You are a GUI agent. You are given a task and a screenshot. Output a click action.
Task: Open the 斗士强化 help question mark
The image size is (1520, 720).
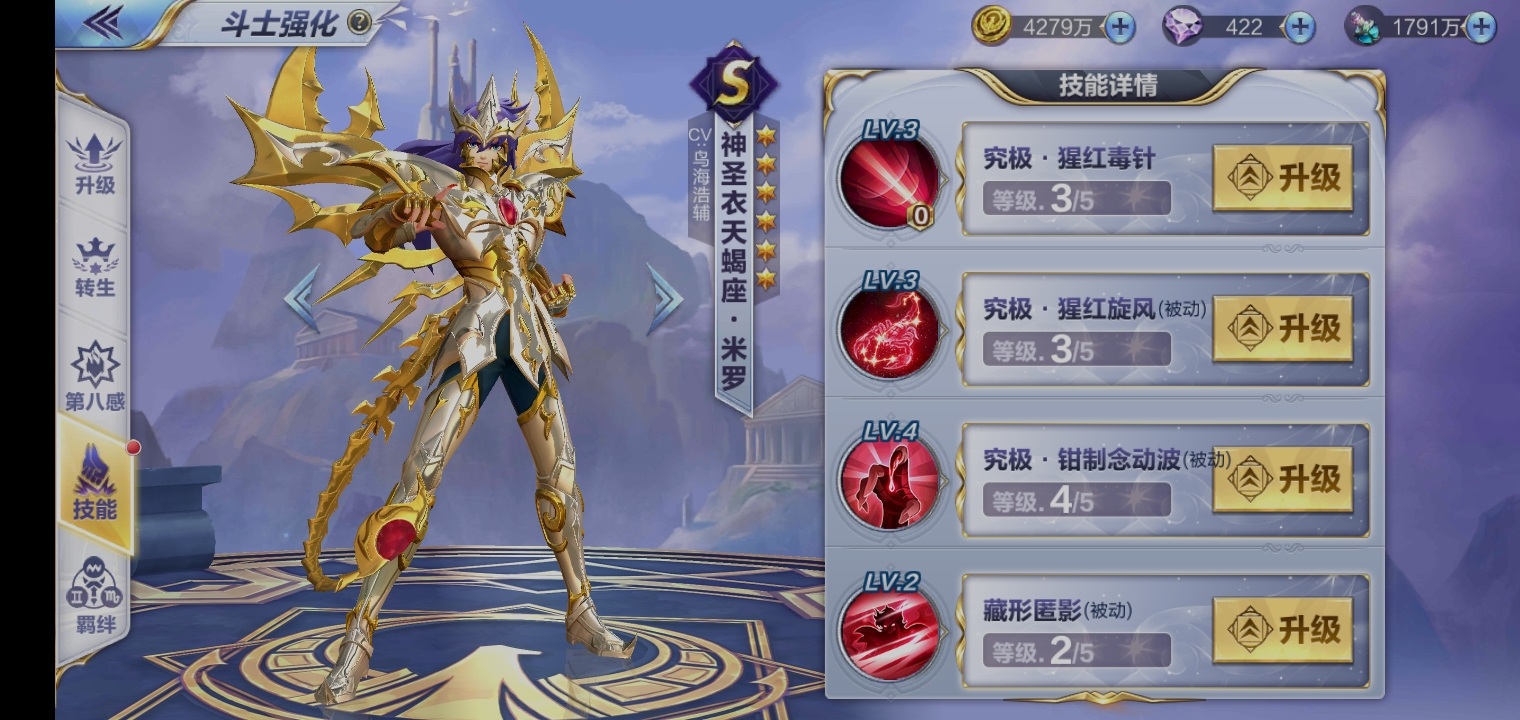[x=359, y=24]
